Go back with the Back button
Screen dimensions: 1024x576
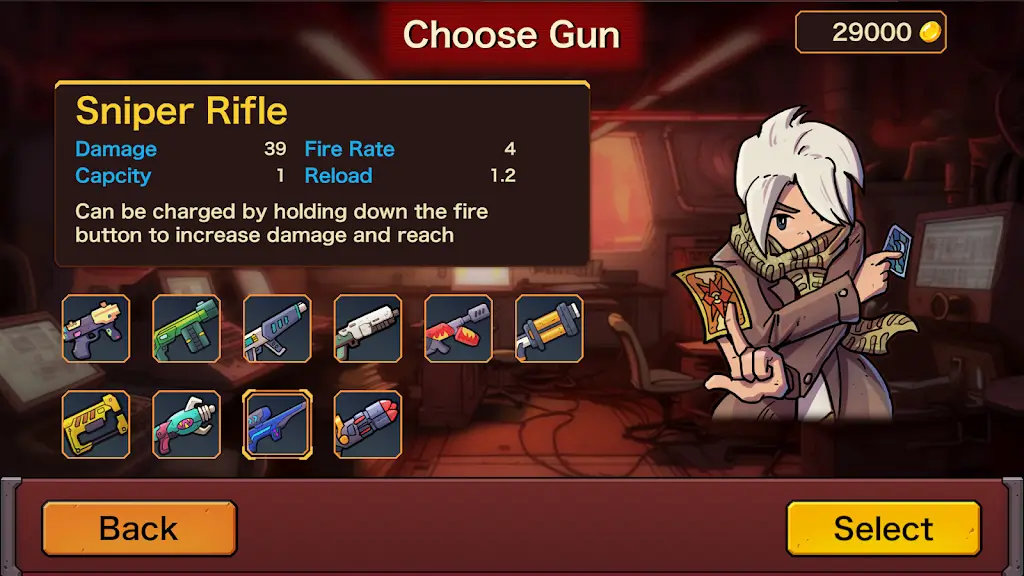coord(139,528)
